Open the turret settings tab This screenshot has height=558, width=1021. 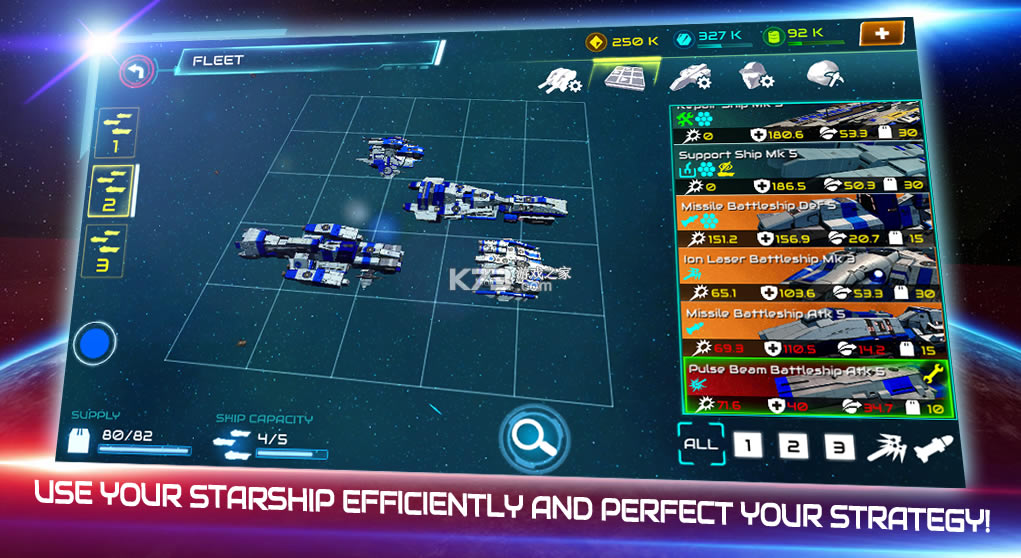click(x=560, y=80)
